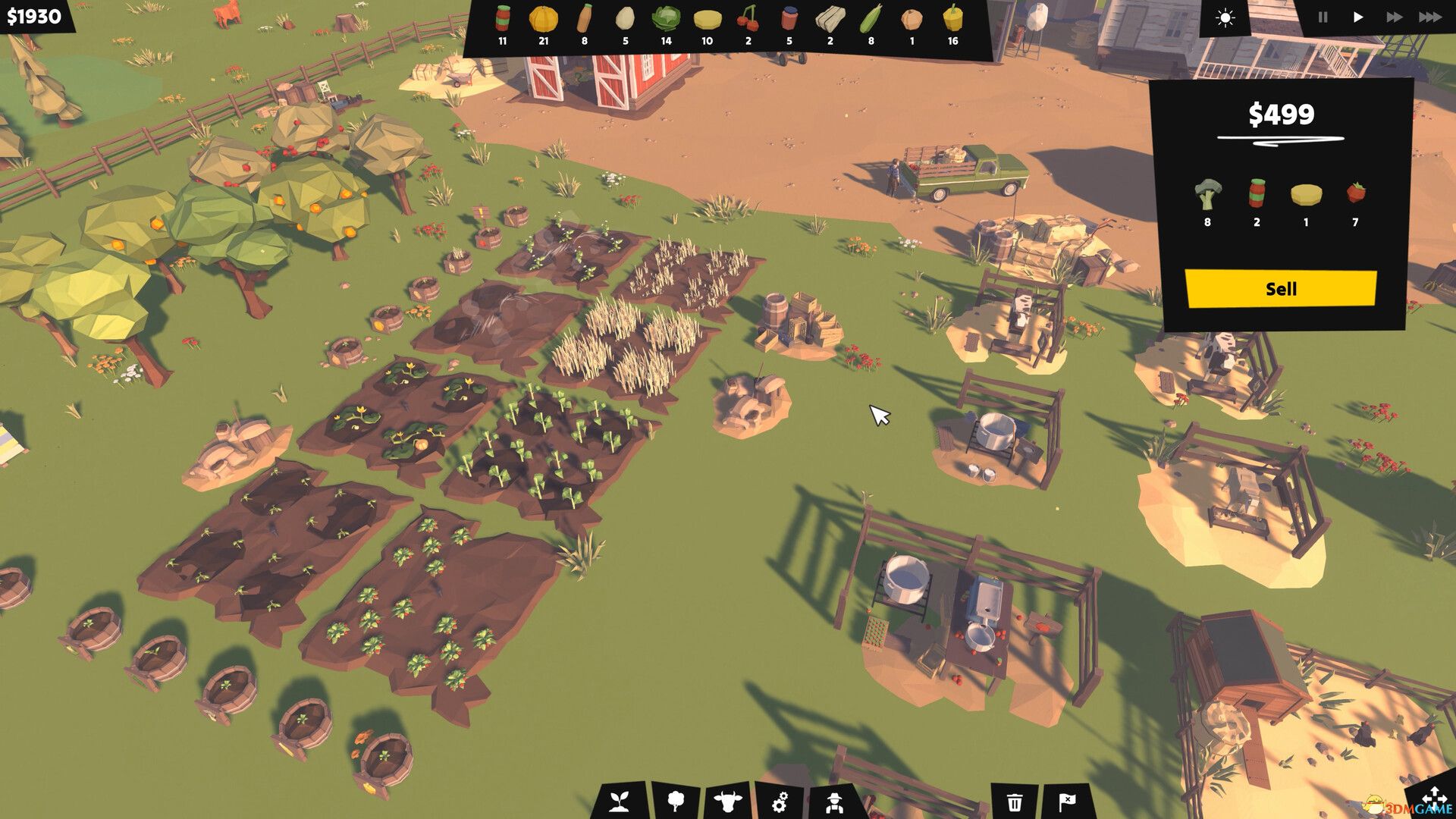Select the flag with X tool
The image size is (1456, 819).
(x=1067, y=802)
